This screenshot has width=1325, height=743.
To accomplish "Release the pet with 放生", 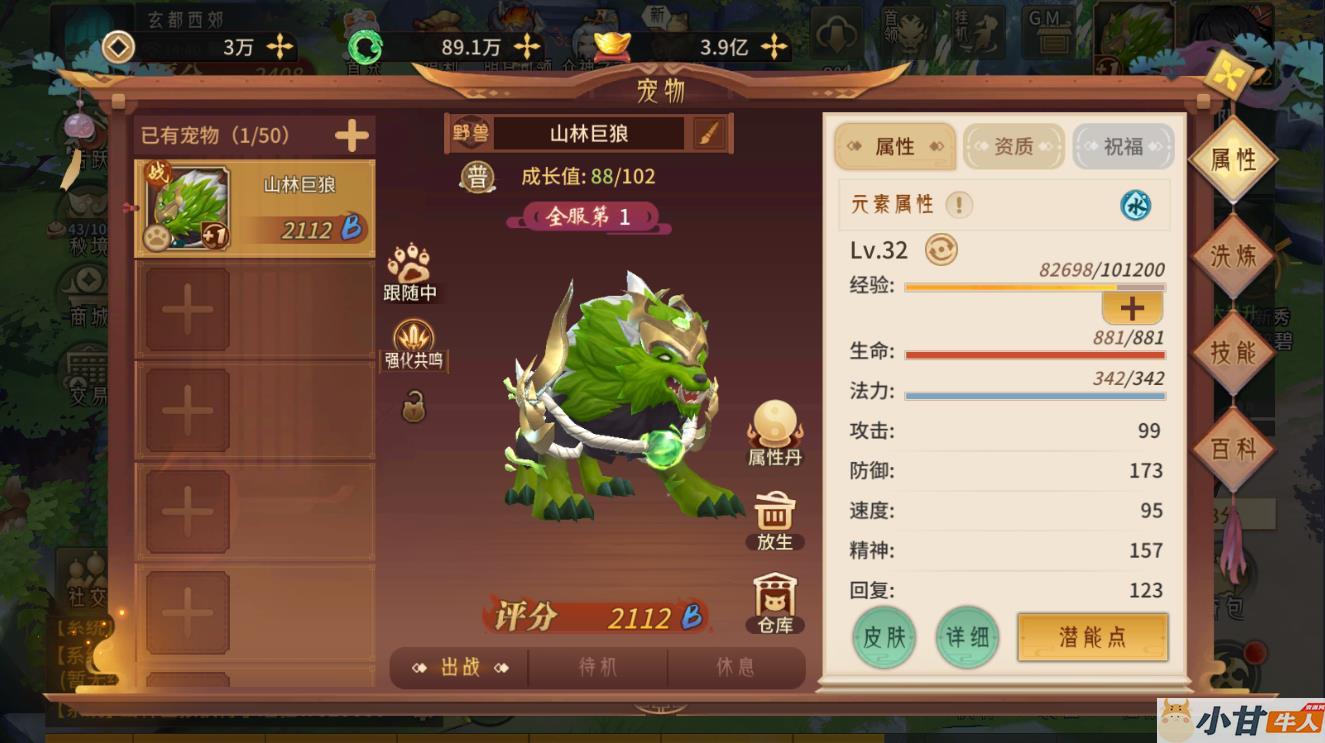I will [x=774, y=521].
